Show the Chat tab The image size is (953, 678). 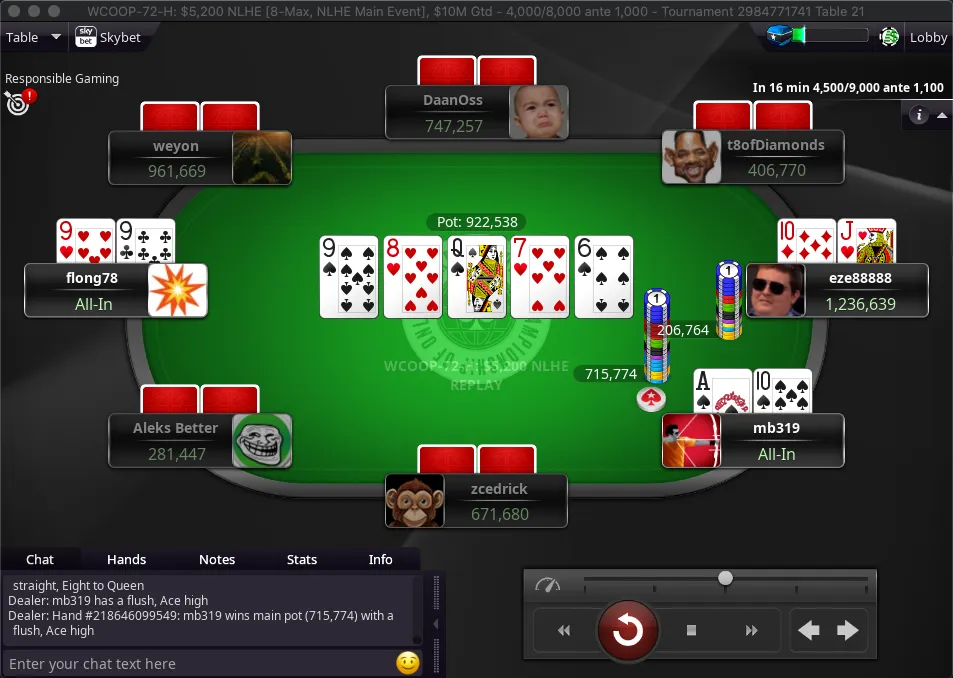(40, 559)
